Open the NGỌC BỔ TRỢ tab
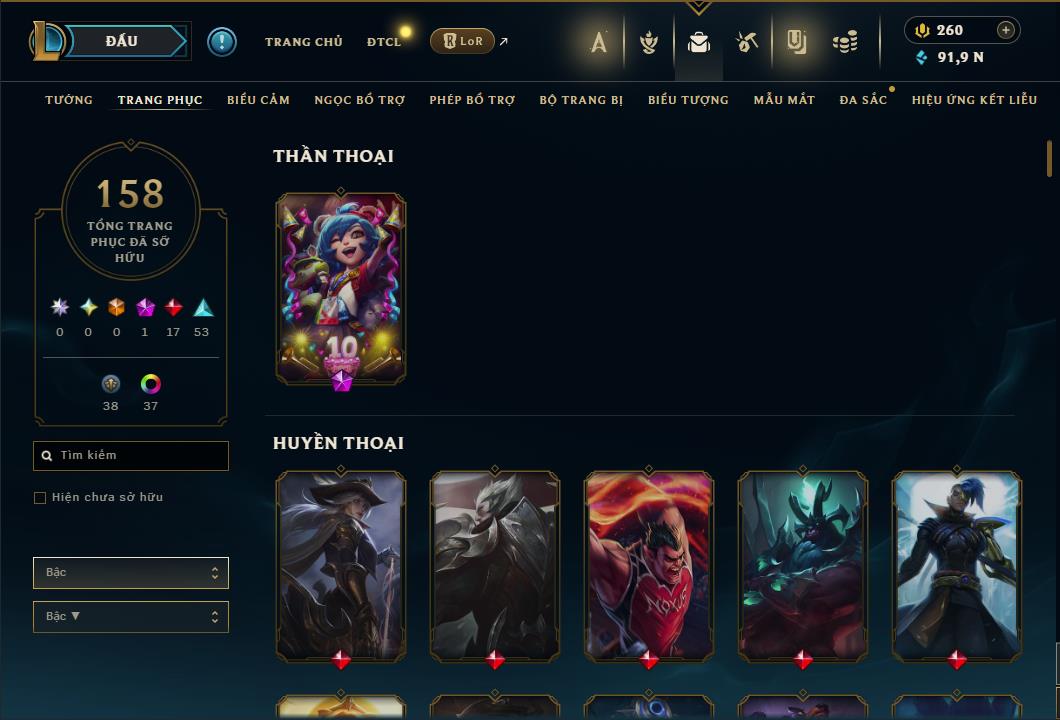The image size is (1060, 720). 359,100
